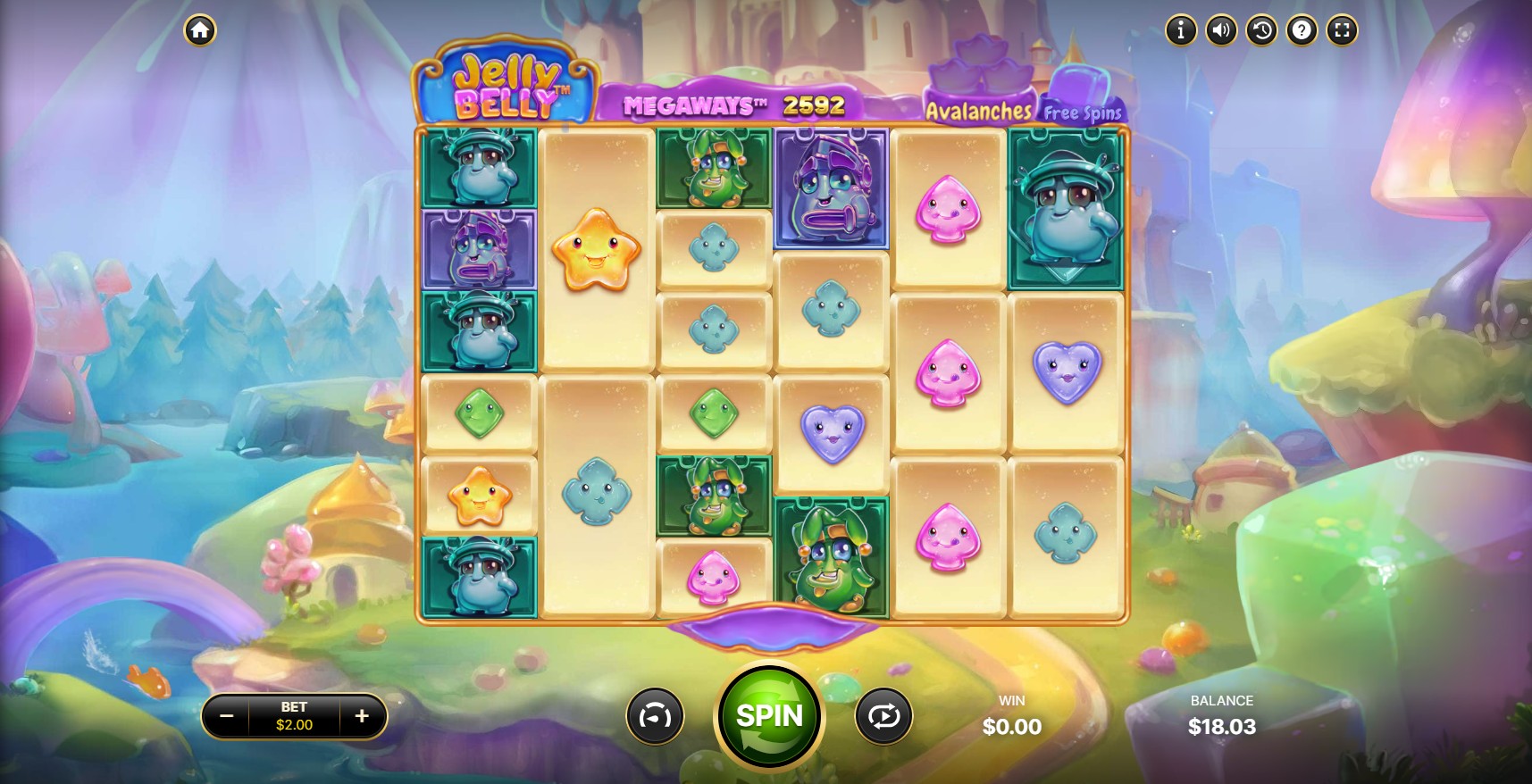Viewport: 1532px width, 784px height.
Task: Enter fullscreen mode
Action: click(x=1342, y=30)
